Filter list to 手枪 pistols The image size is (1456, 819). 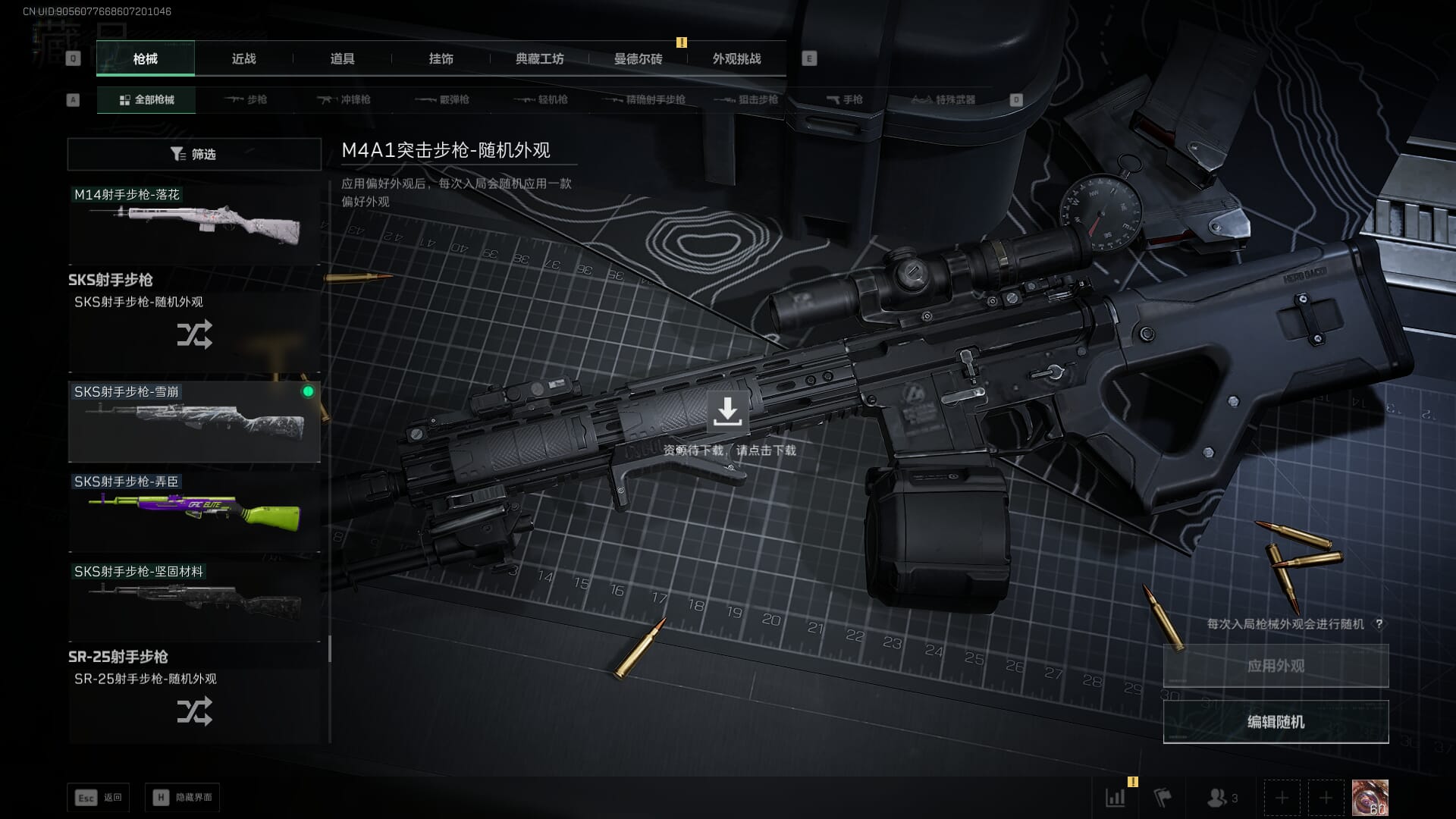click(x=844, y=100)
